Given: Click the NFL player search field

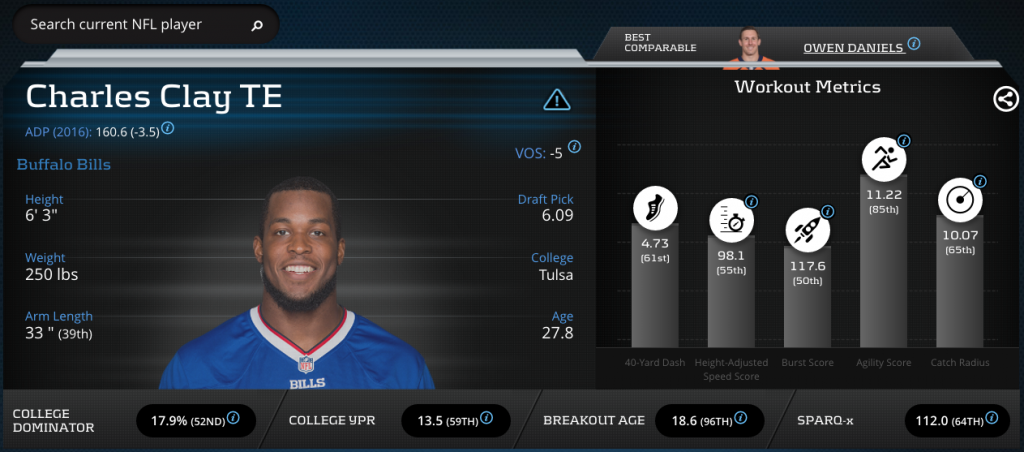Looking at the screenshot, I should point(130,25).
